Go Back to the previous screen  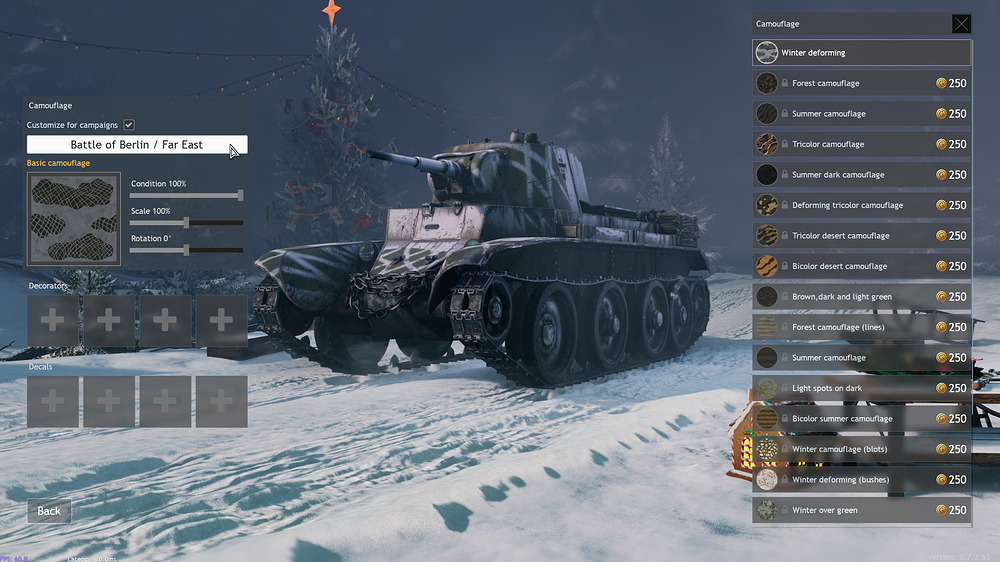tap(49, 511)
